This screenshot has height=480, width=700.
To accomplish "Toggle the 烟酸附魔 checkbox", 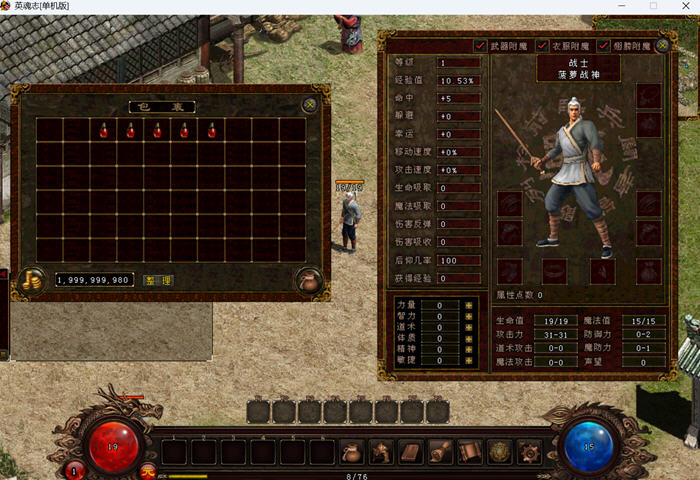I will (x=603, y=45).
